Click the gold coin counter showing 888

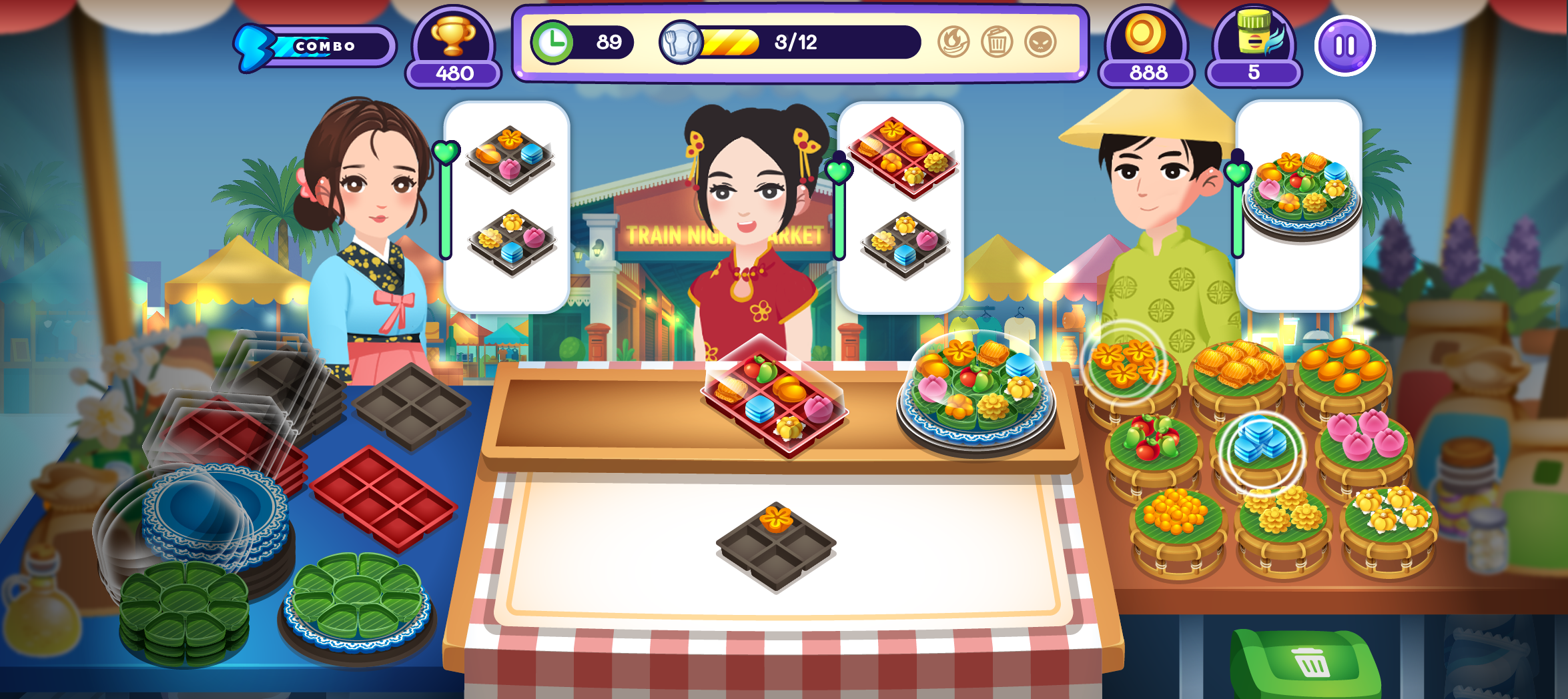[x=1145, y=47]
